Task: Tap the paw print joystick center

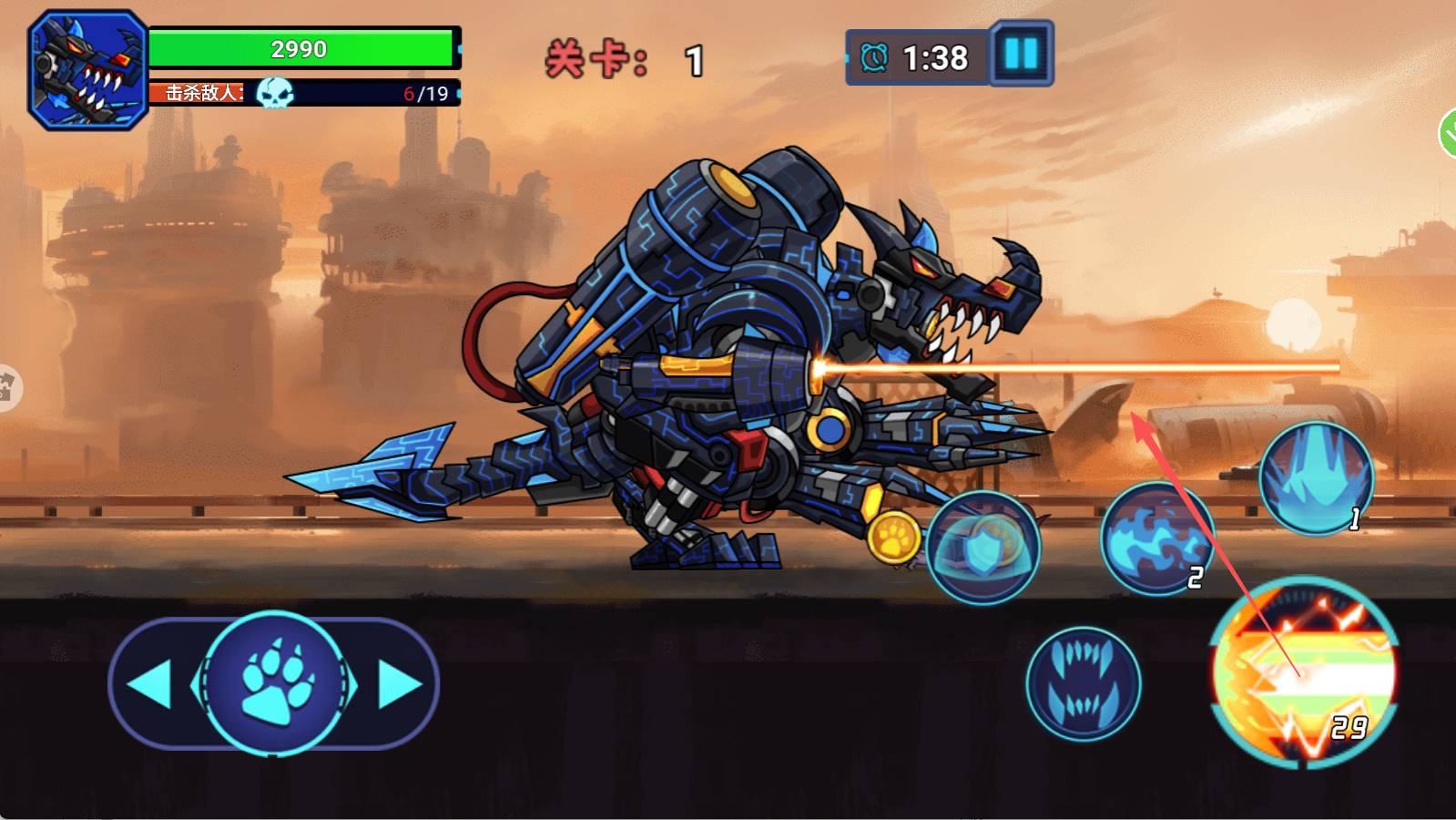Action: tap(276, 683)
